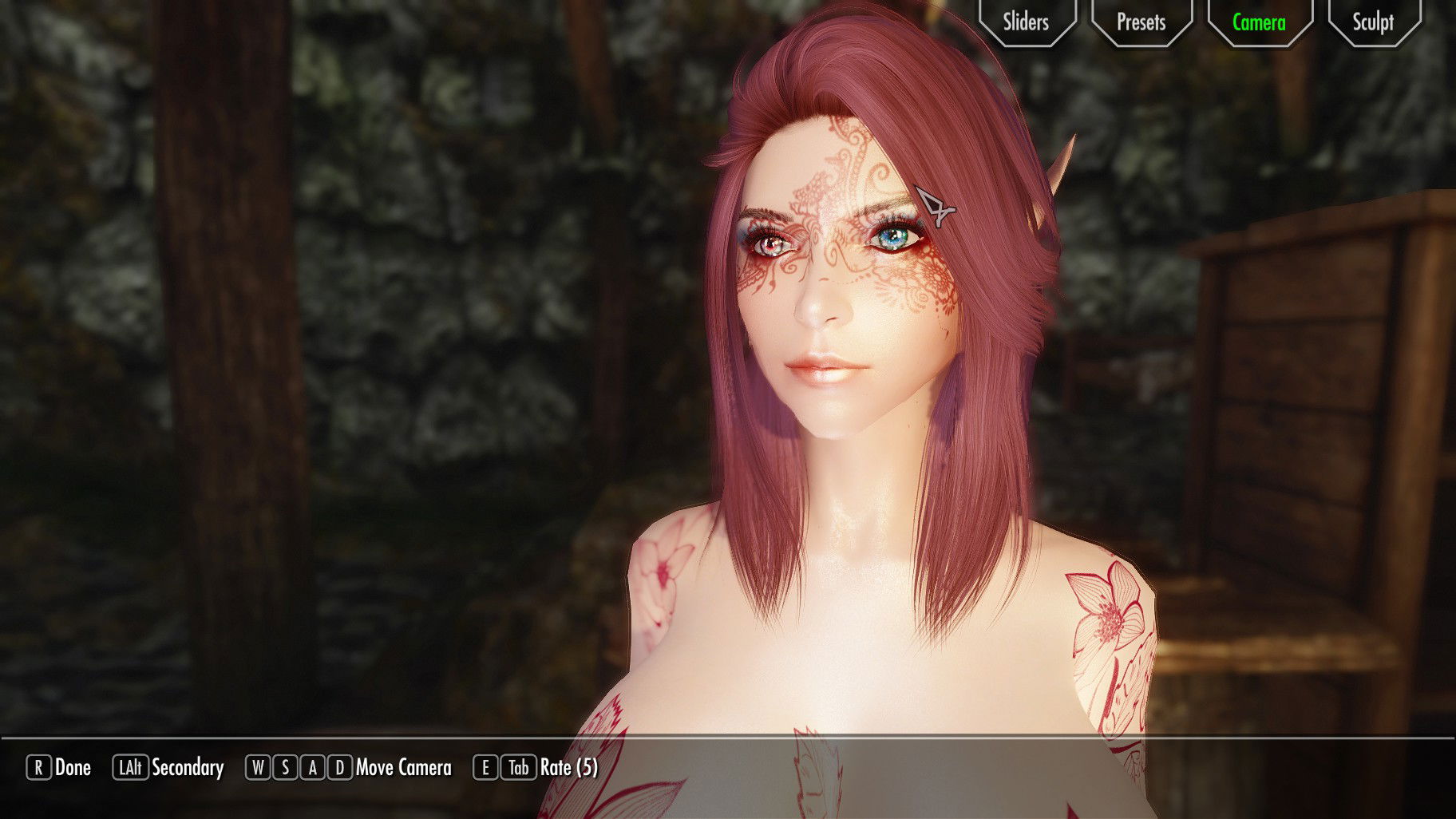Go to the Sculpt tab
This screenshot has width=1456, height=819.
(1373, 22)
